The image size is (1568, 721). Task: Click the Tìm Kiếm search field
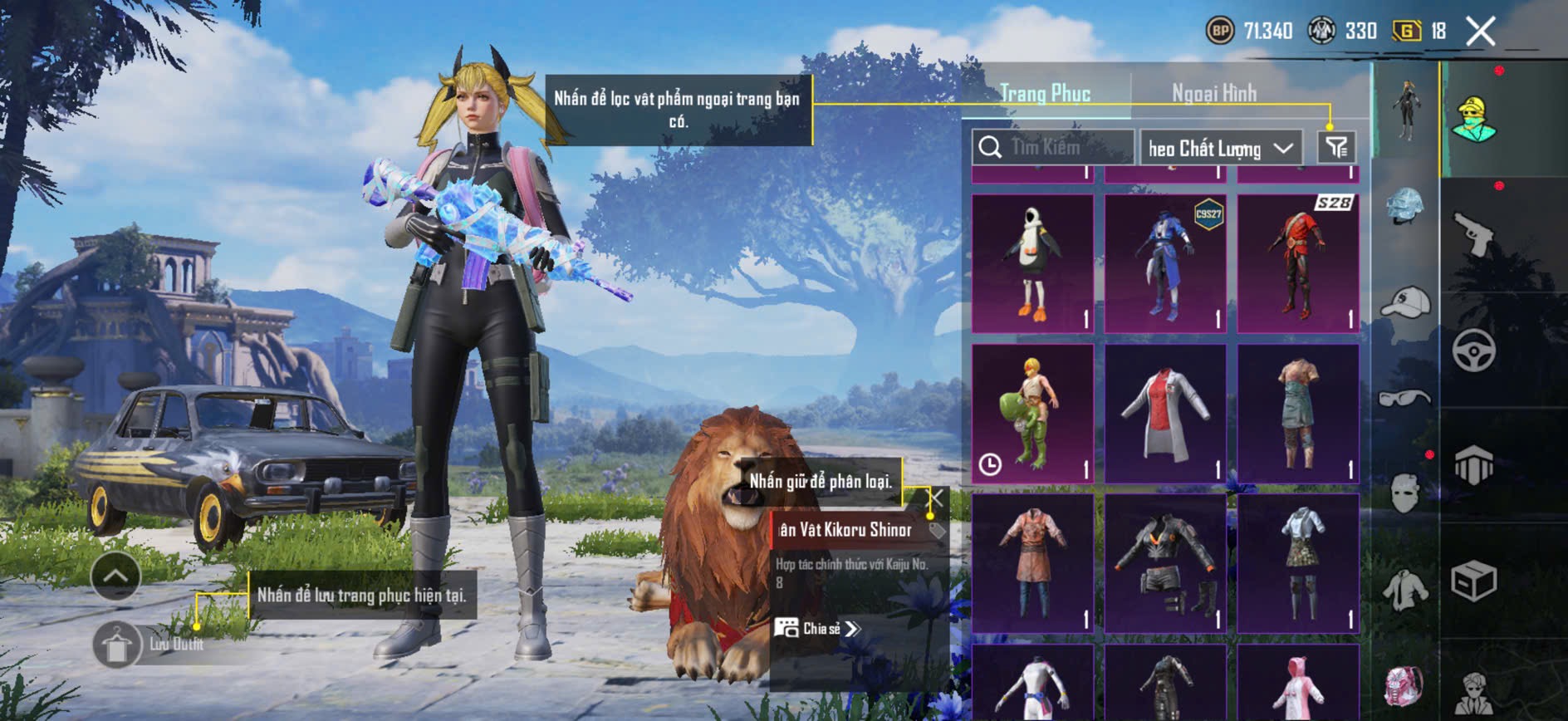(x=1053, y=148)
